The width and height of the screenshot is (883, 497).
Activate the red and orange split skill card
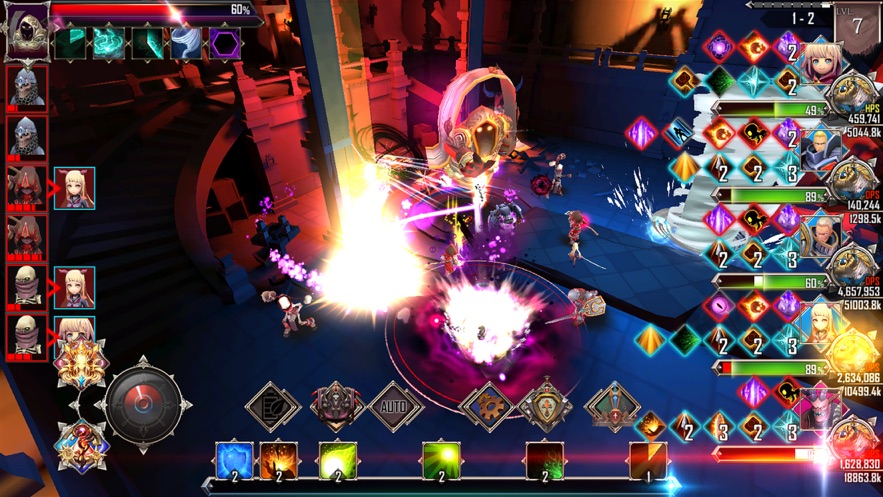click(x=648, y=461)
